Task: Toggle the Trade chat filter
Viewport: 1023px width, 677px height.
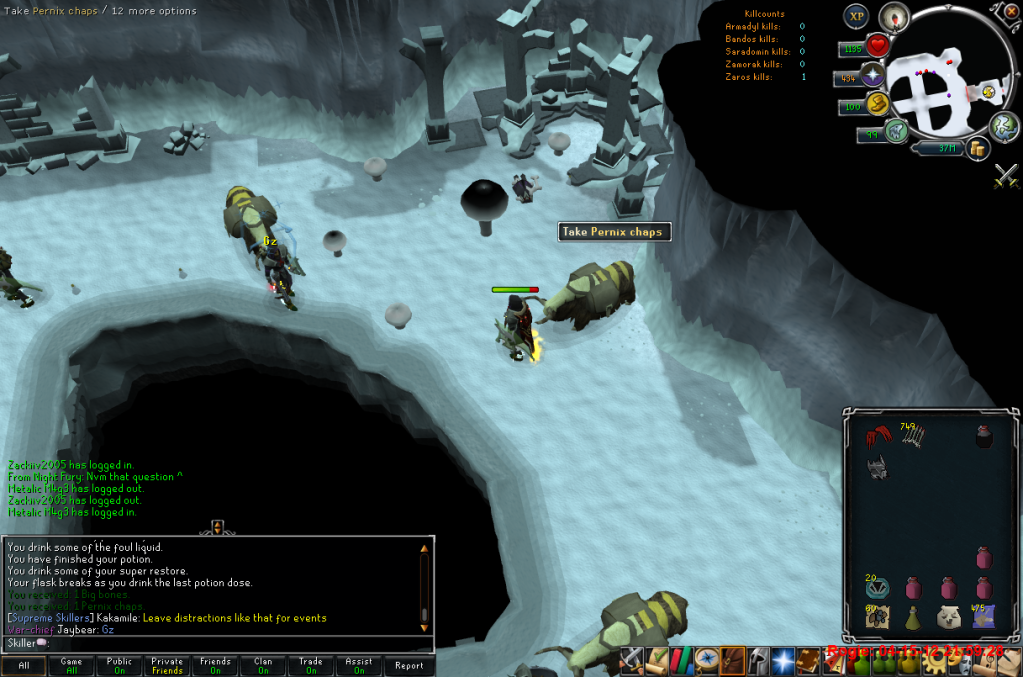Action: coord(311,665)
